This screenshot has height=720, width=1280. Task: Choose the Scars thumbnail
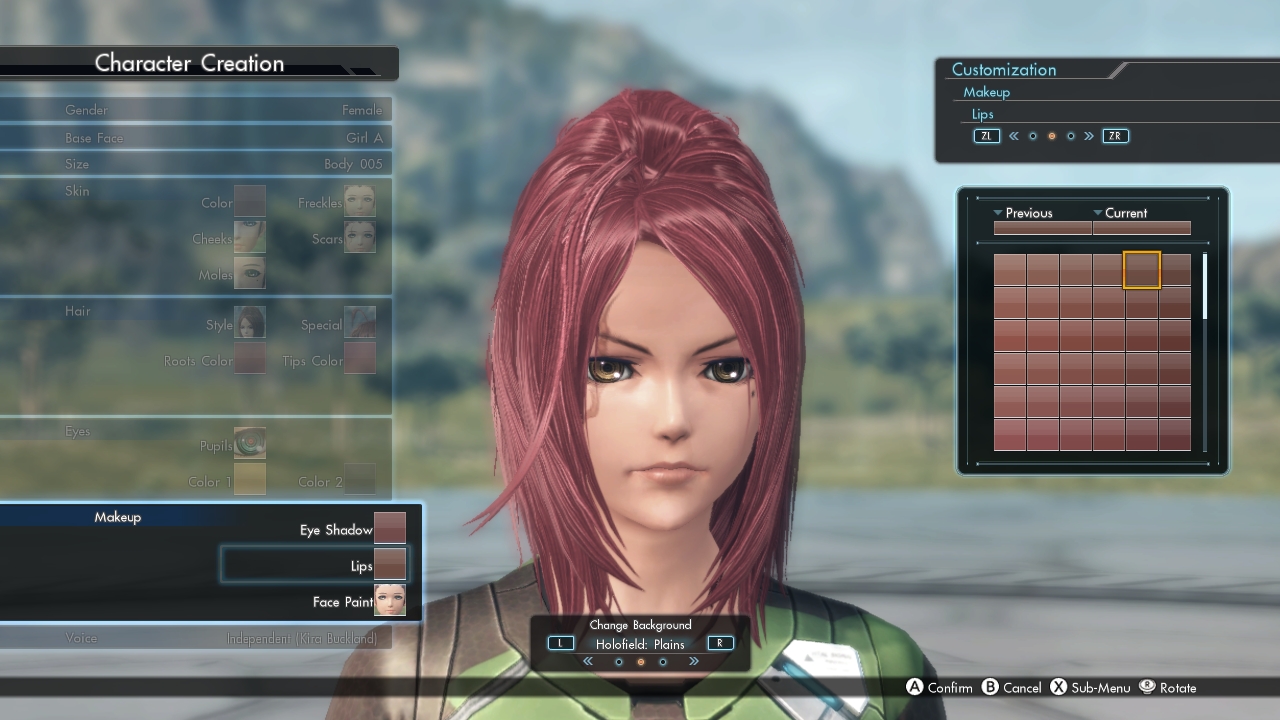click(x=360, y=237)
